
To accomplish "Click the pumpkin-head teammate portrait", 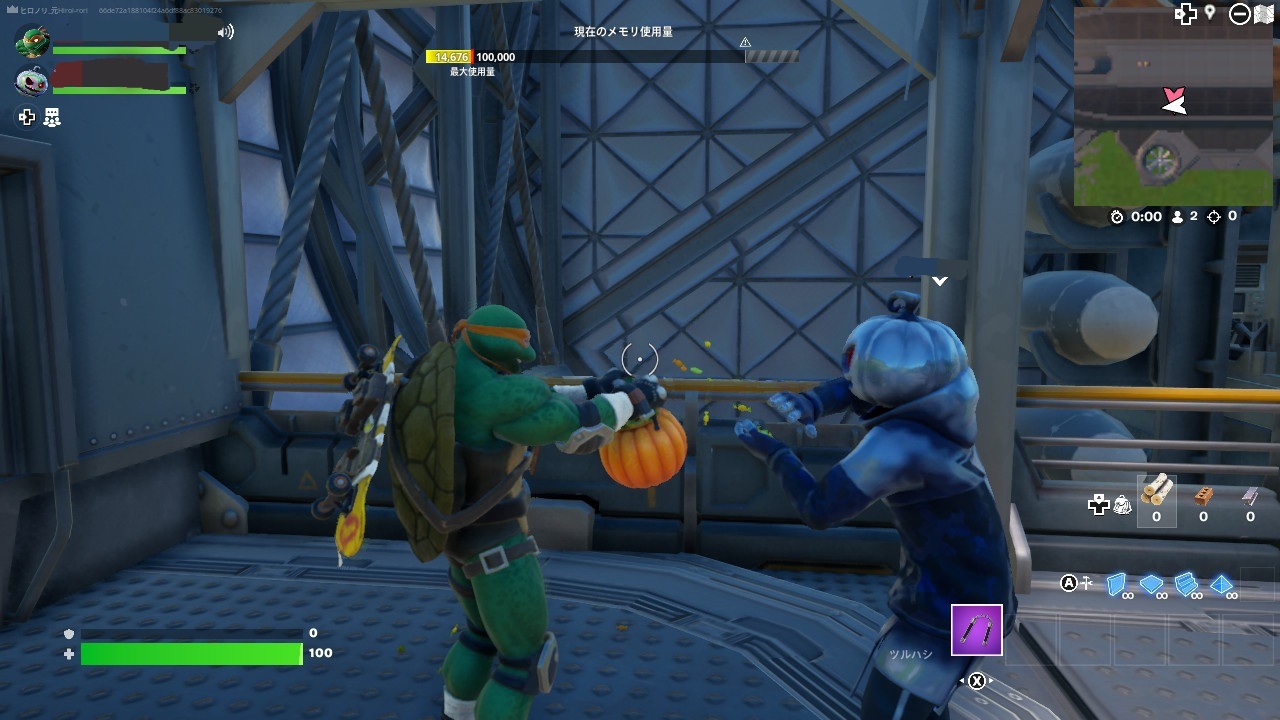I will click(x=32, y=81).
